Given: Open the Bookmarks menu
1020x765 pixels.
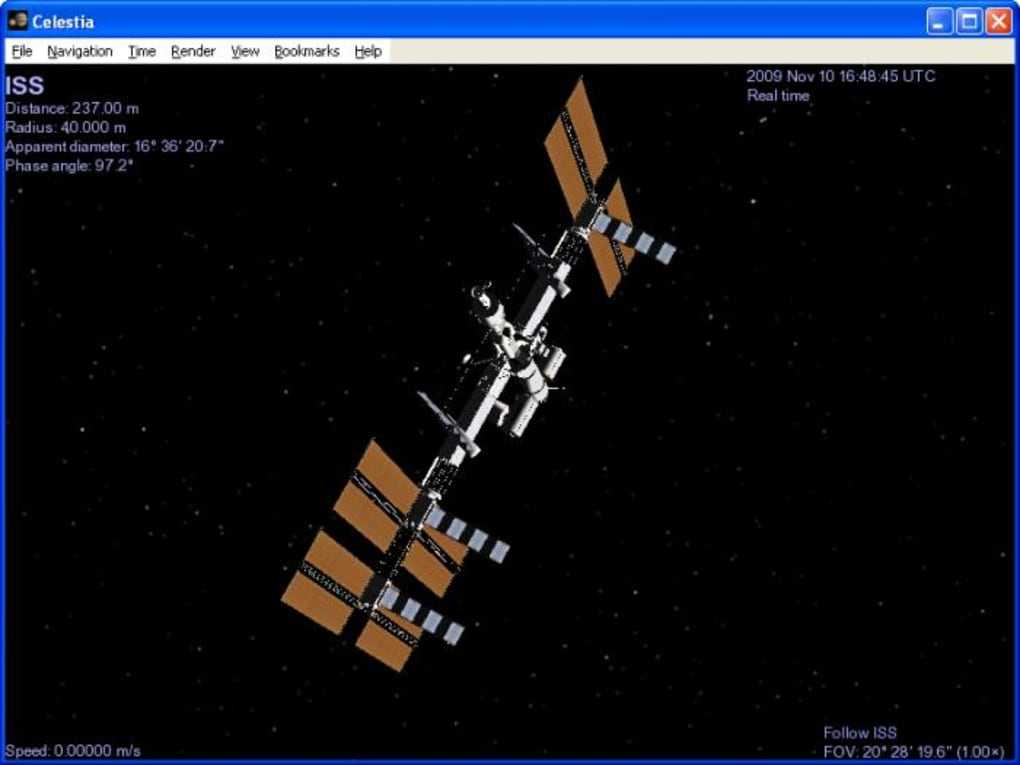Looking at the screenshot, I should [x=307, y=51].
